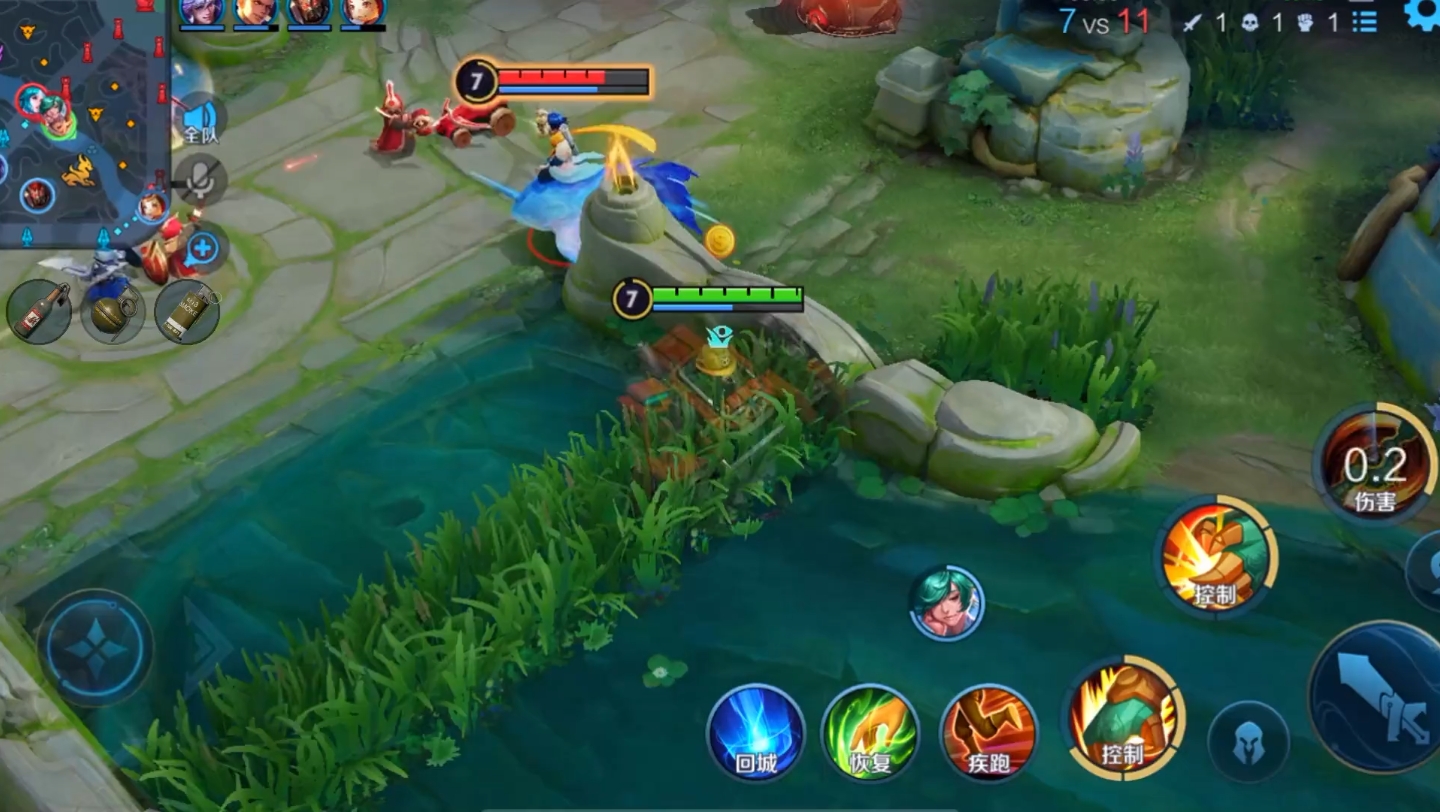Use the molotov bottle item
Image resolution: width=1440 pixels, height=812 pixels.
tap(39, 310)
